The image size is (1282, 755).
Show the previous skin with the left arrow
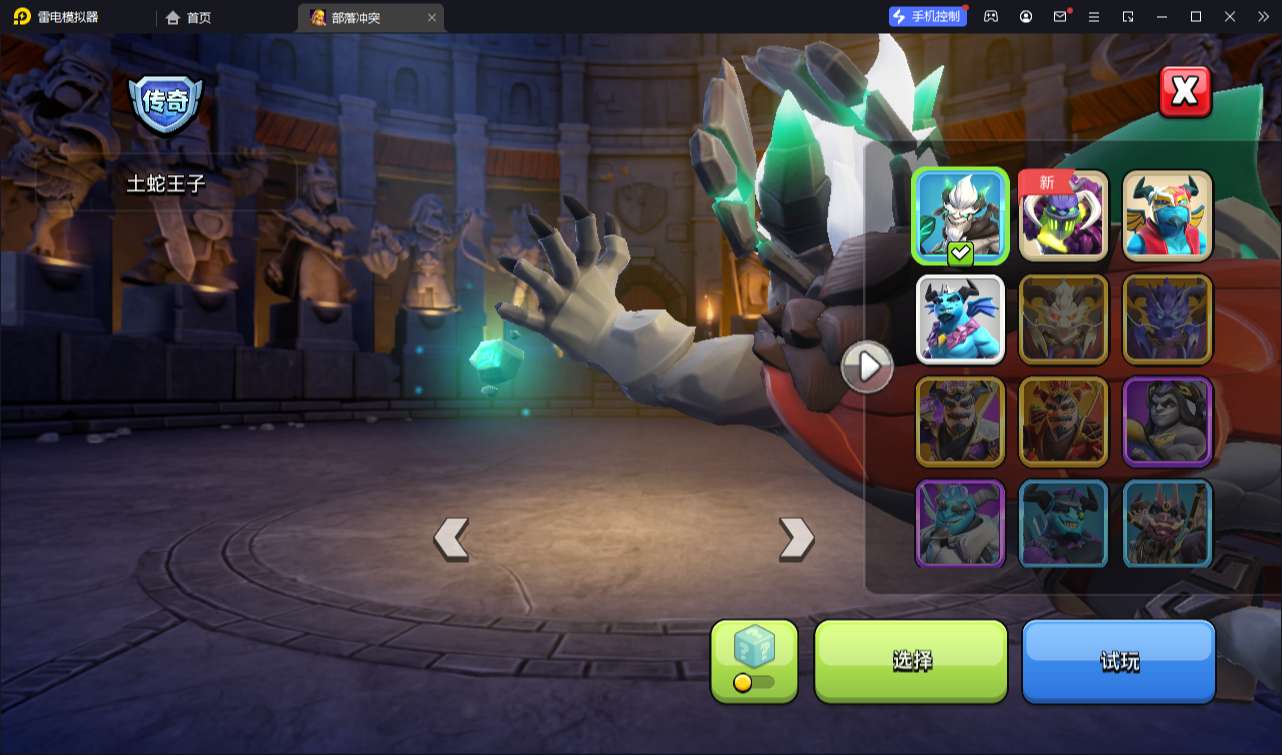point(451,539)
